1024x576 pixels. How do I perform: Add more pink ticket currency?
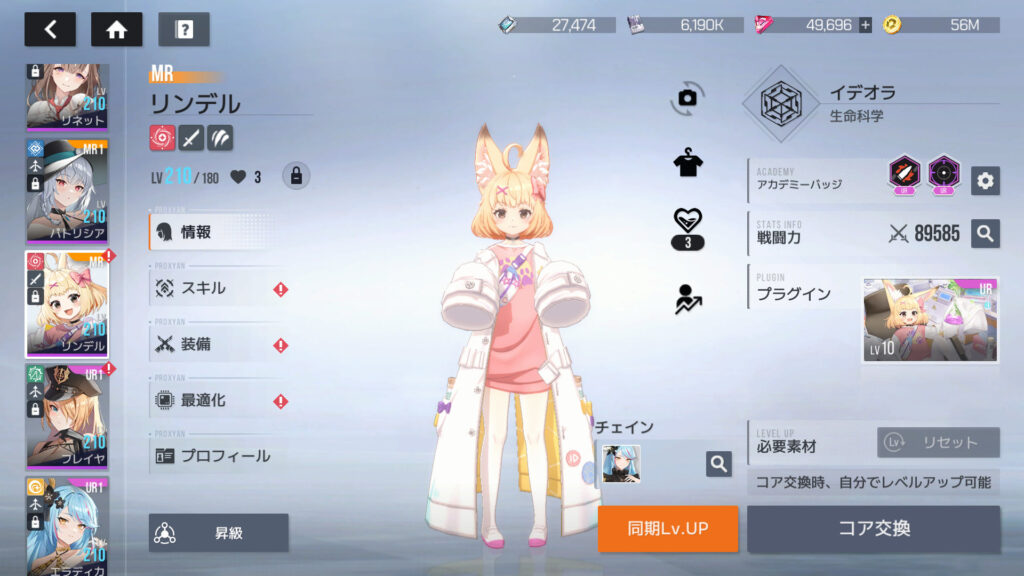point(865,25)
